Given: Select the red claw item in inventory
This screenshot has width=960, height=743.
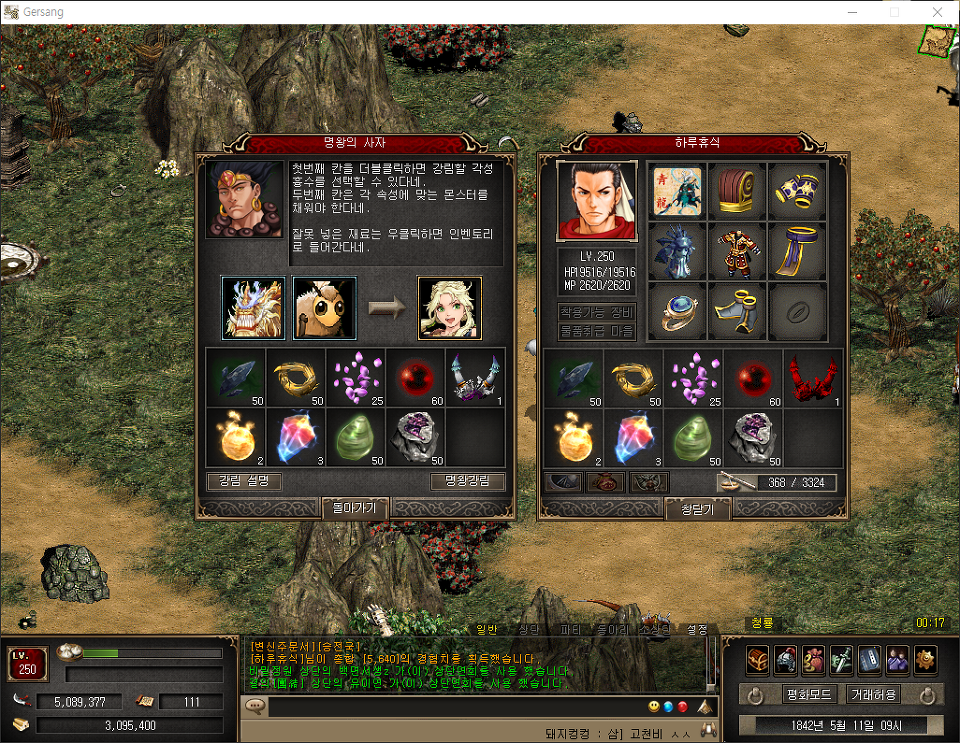Looking at the screenshot, I should (x=813, y=379).
